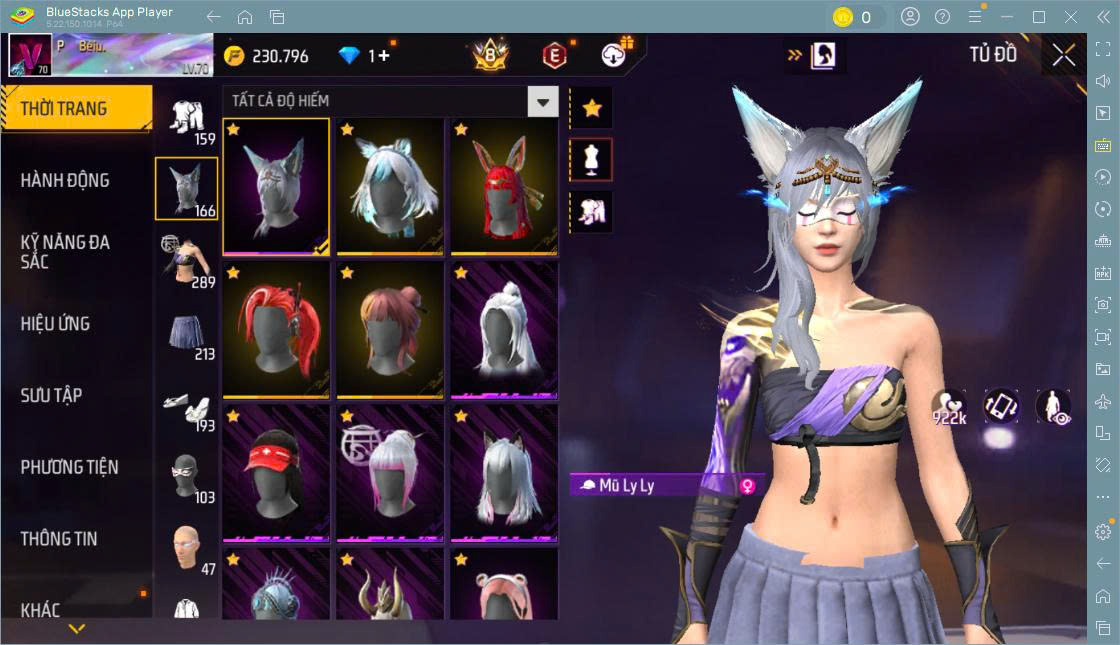Maximize the BlueStacks window
The width and height of the screenshot is (1120, 645).
click(1039, 17)
